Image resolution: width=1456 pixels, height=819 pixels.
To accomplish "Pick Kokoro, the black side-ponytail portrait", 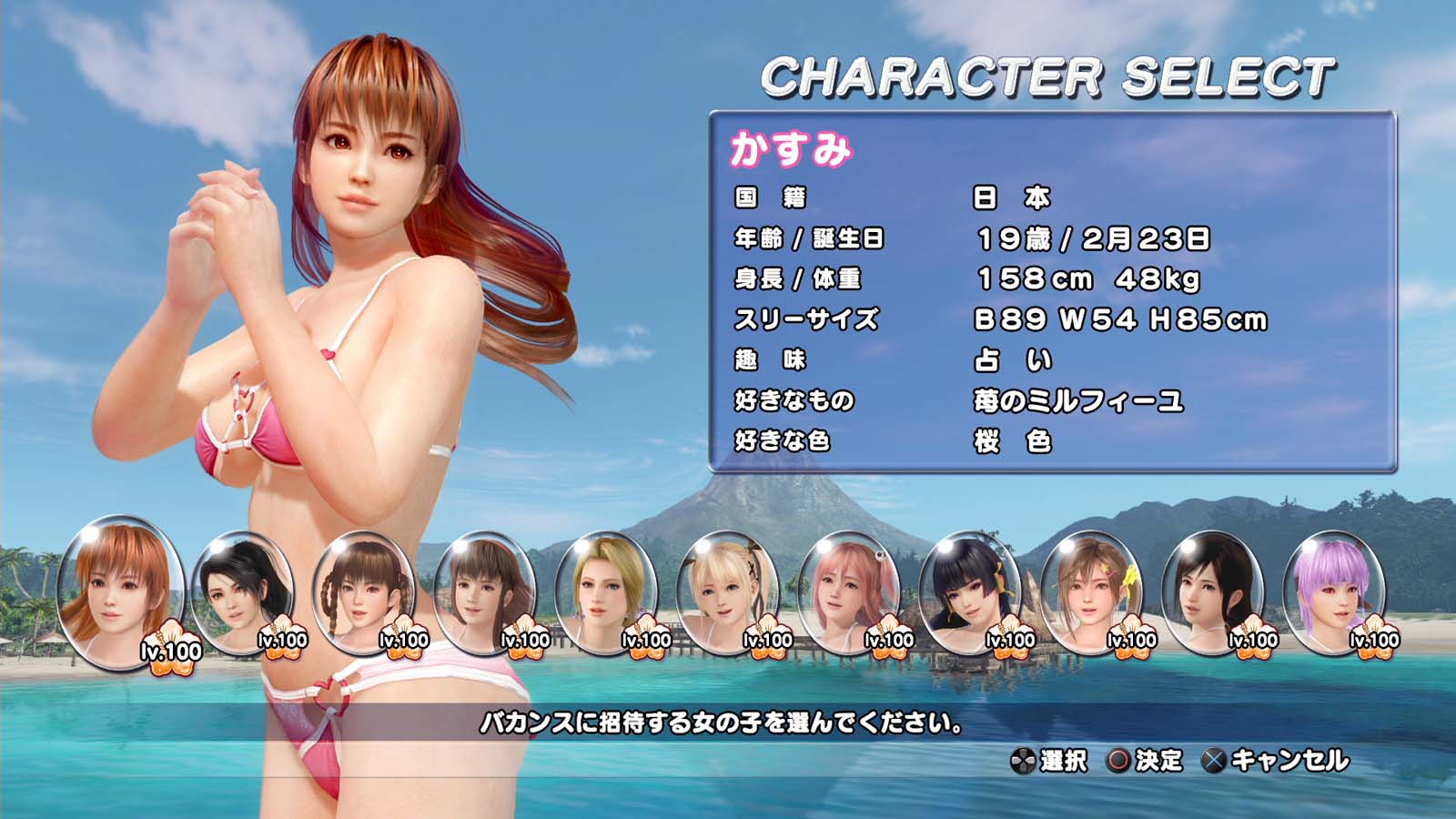I will click(1213, 591).
